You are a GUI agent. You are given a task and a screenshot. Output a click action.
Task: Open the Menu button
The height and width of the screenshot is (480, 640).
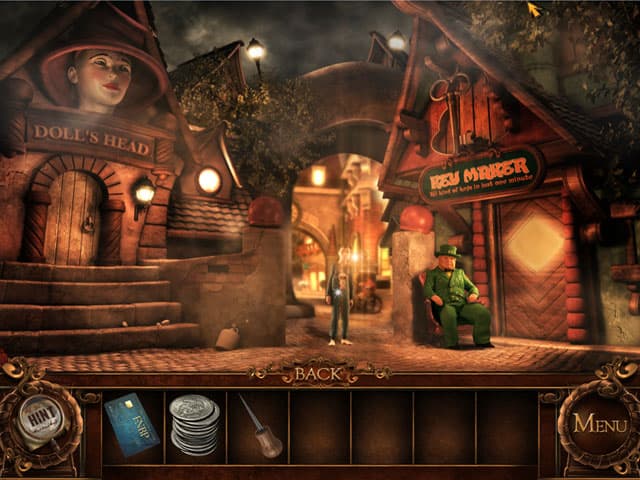(x=599, y=424)
